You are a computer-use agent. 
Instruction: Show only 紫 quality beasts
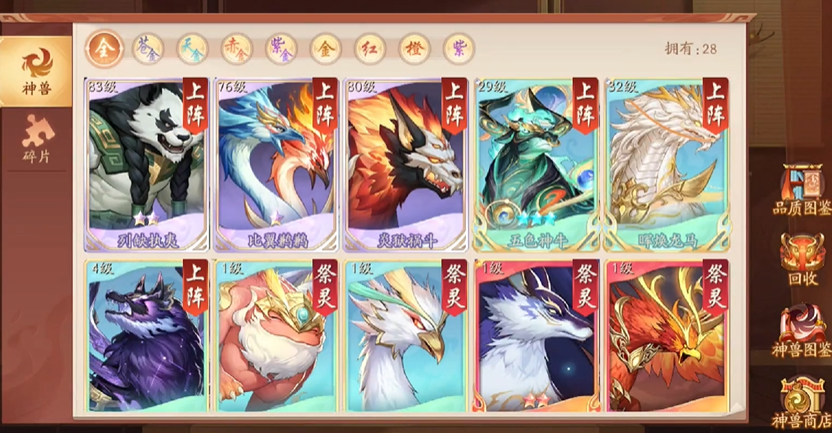(458, 47)
